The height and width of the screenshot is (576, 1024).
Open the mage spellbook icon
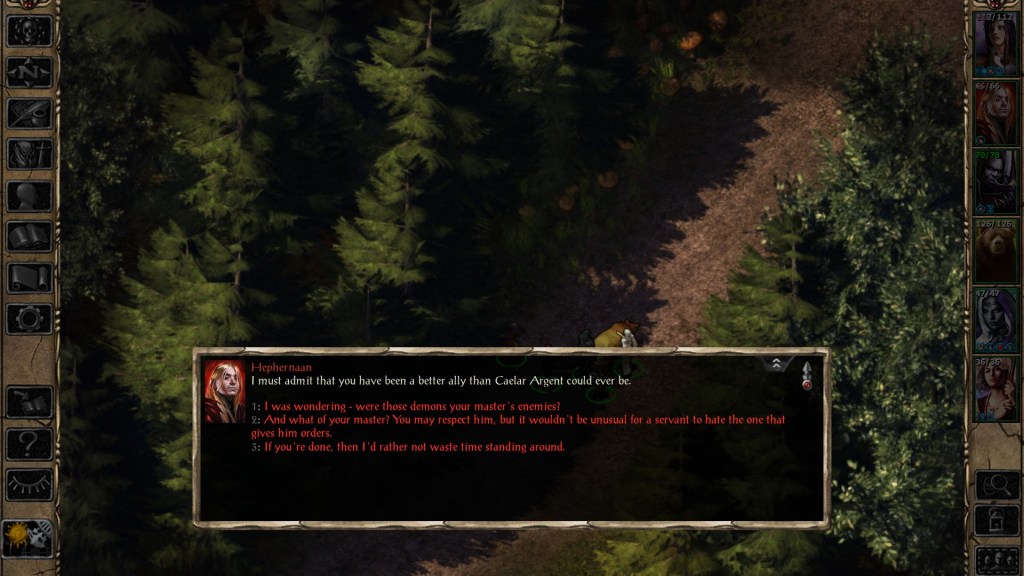coord(29,236)
